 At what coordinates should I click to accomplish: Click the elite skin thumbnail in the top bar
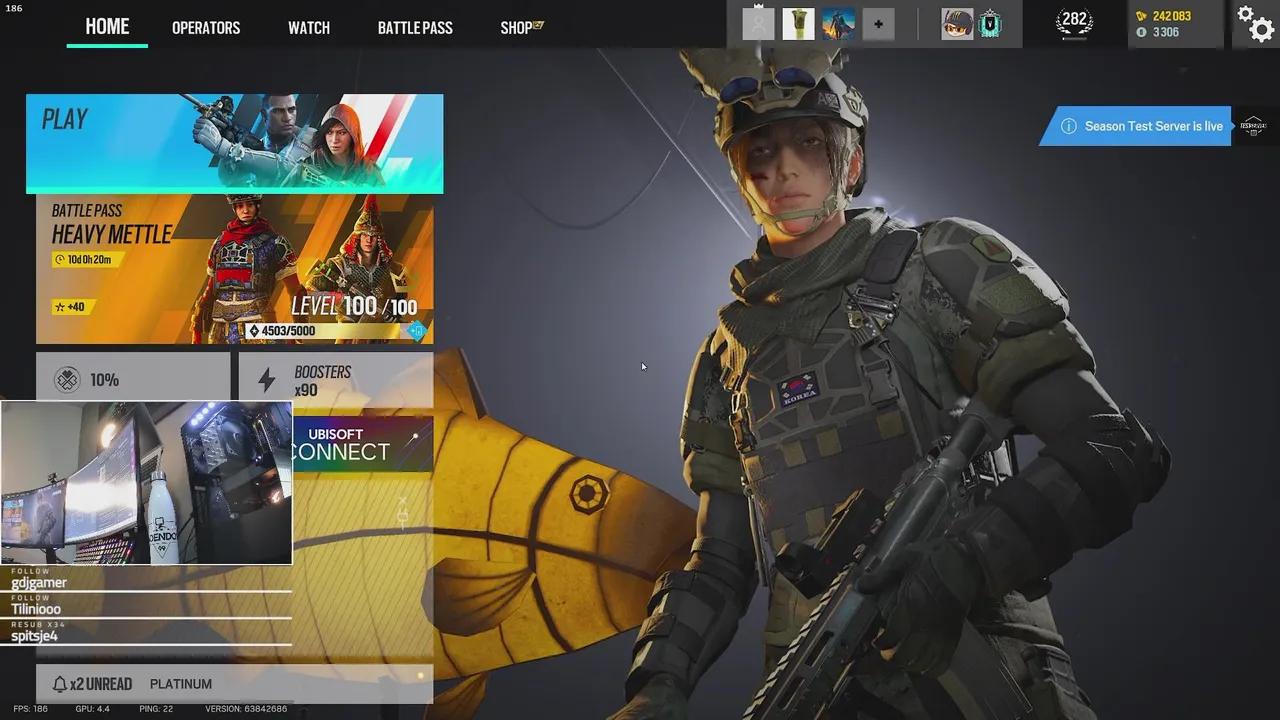(837, 22)
